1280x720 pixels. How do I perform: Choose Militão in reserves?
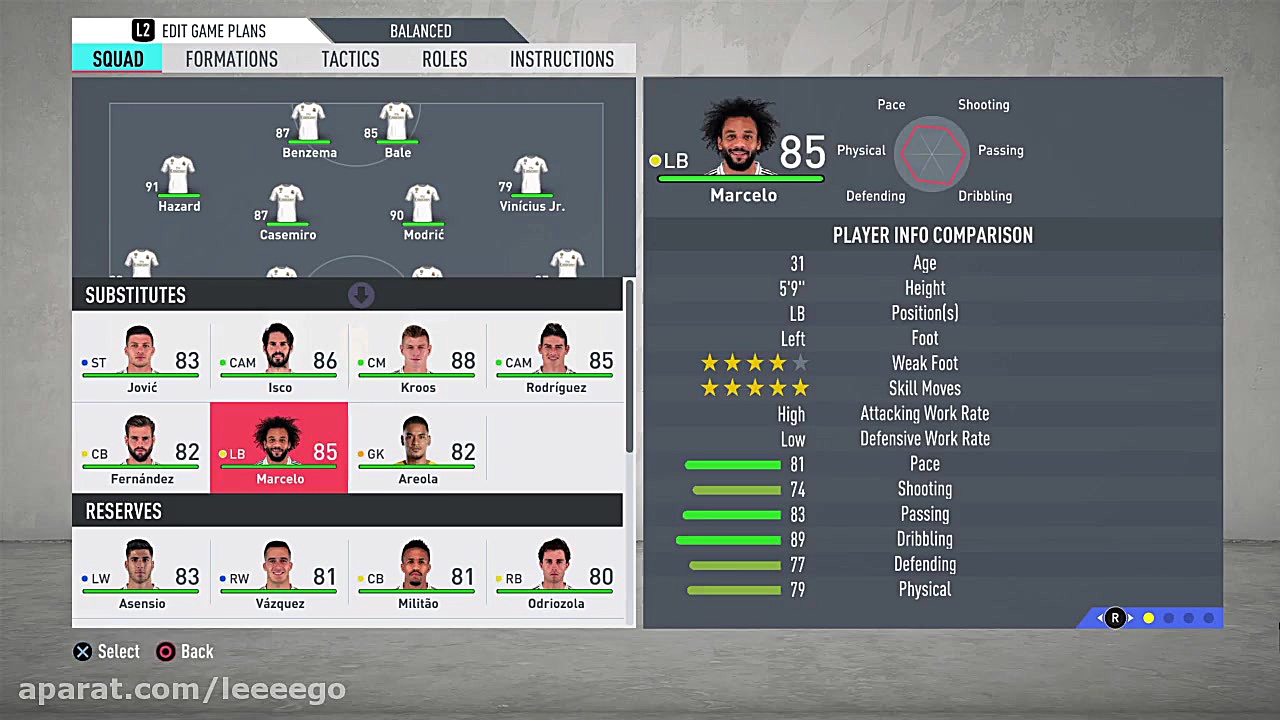417,573
